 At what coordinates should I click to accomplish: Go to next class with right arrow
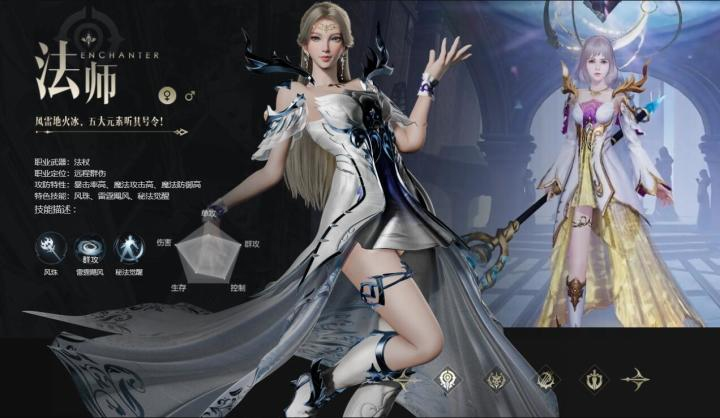pos(635,380)
